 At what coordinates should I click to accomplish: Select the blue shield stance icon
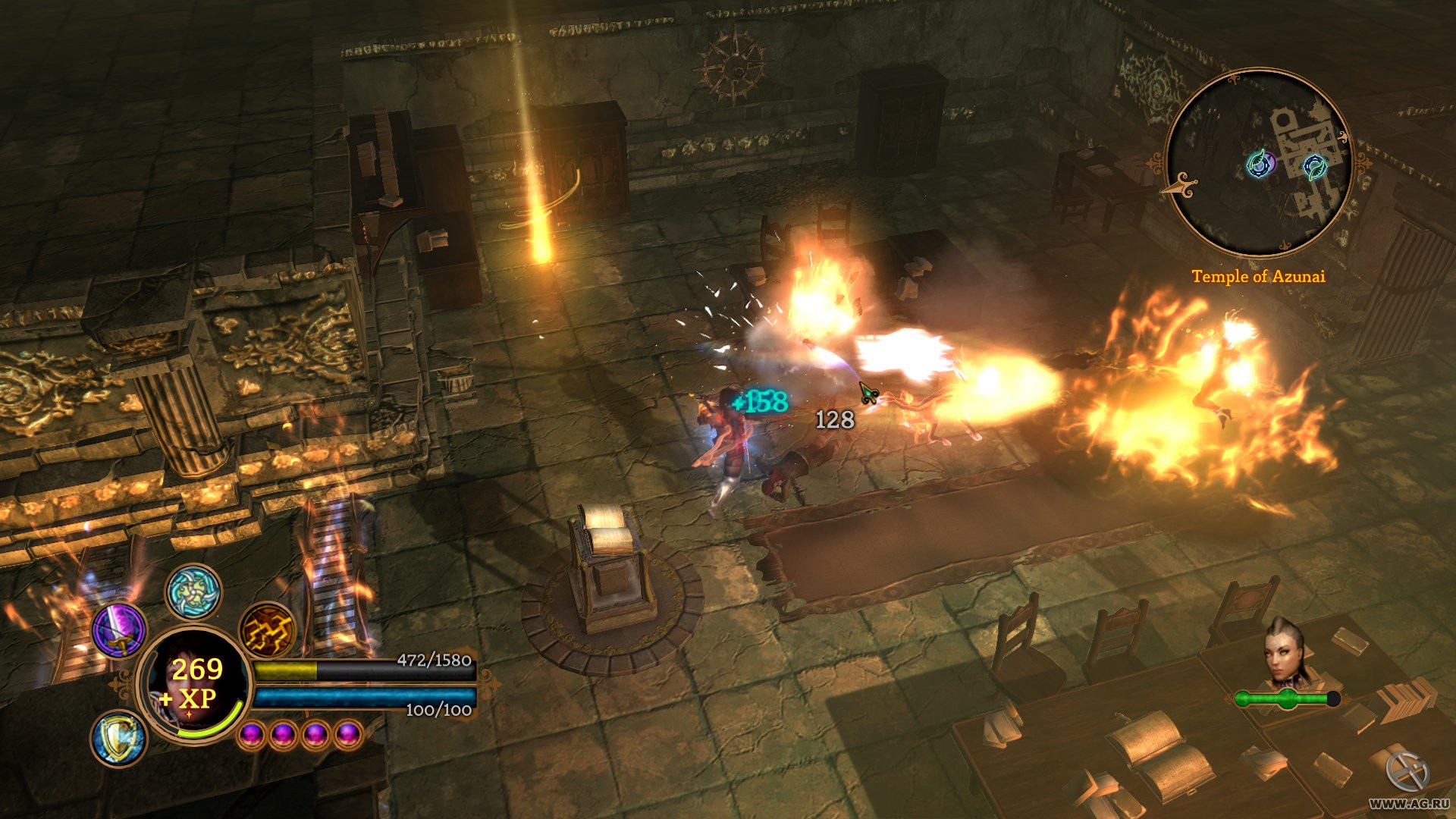(119, 737)
